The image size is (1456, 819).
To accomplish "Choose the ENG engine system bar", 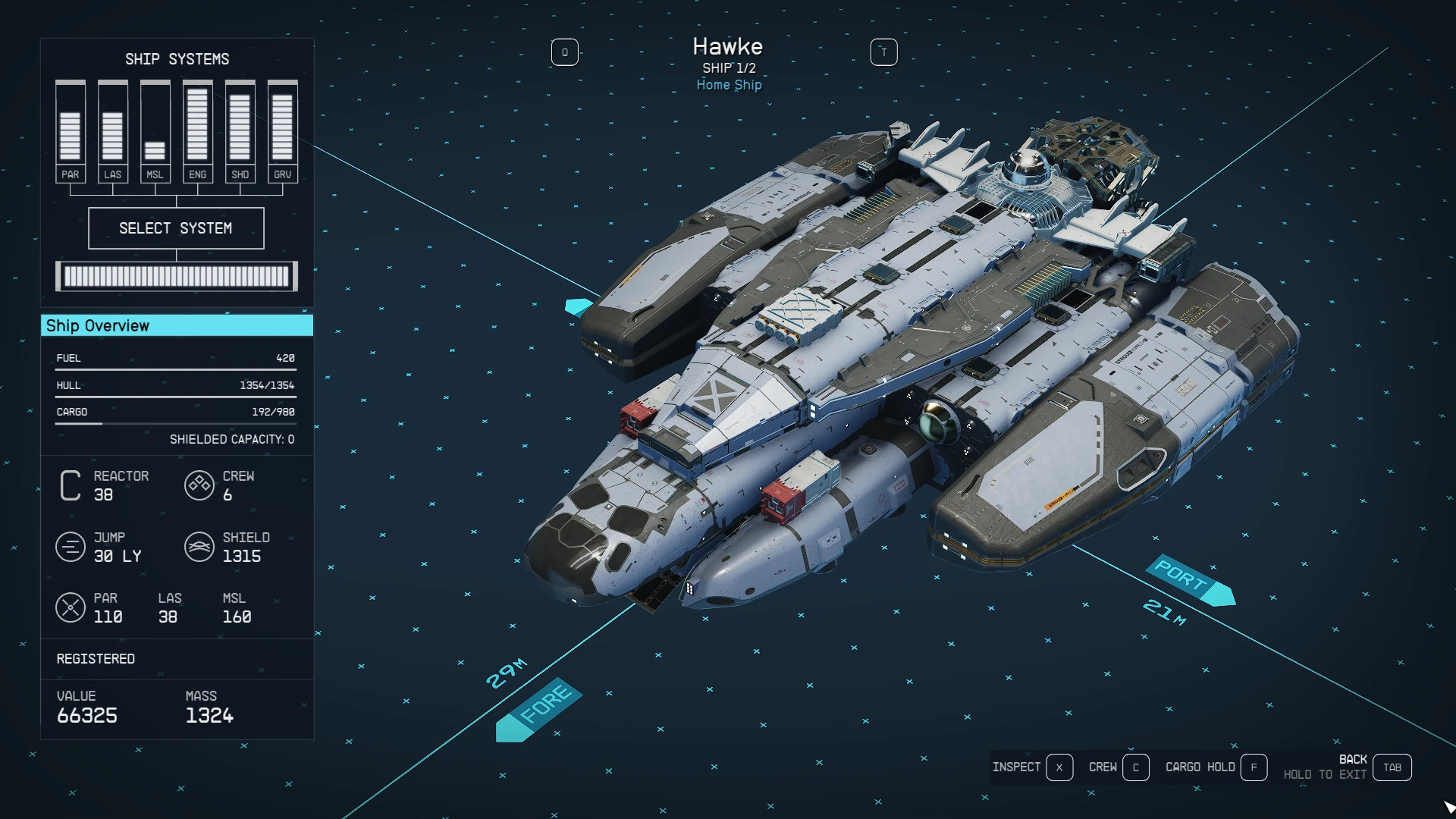I will [197, 132].
